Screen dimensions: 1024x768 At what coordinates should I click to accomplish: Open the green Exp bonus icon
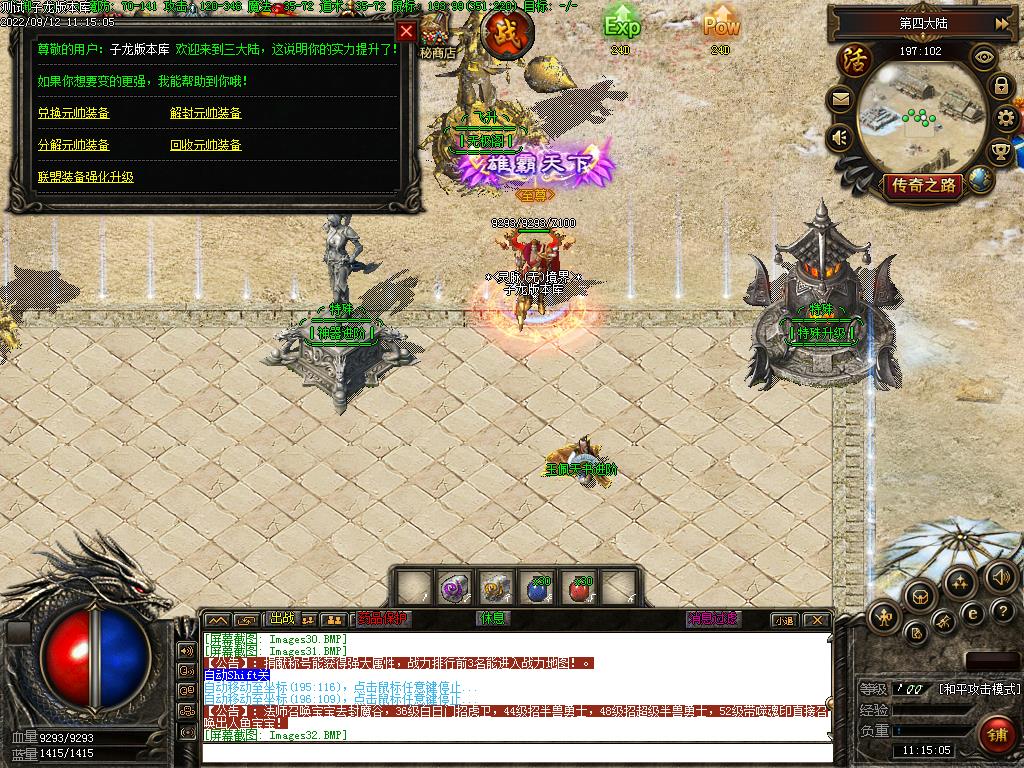(x=621, y=25)
